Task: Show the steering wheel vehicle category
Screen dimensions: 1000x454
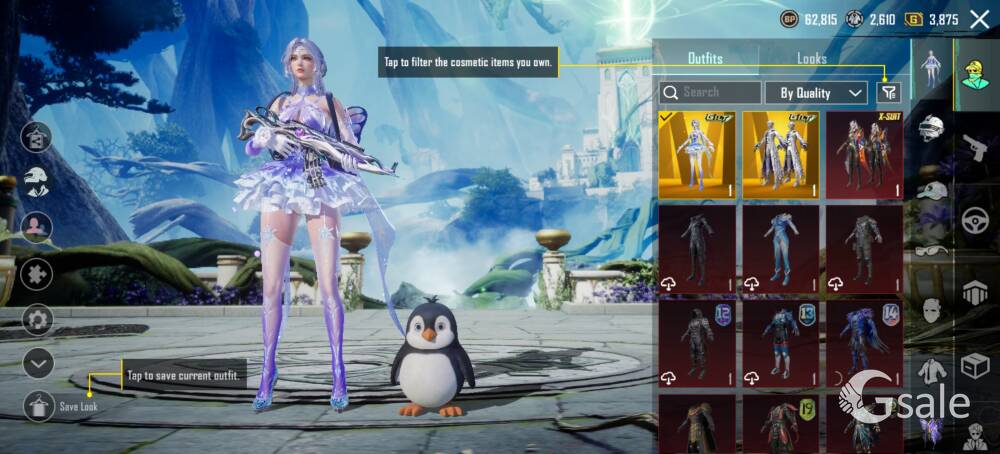Action: pyautogui.click(x=974, y=221)
